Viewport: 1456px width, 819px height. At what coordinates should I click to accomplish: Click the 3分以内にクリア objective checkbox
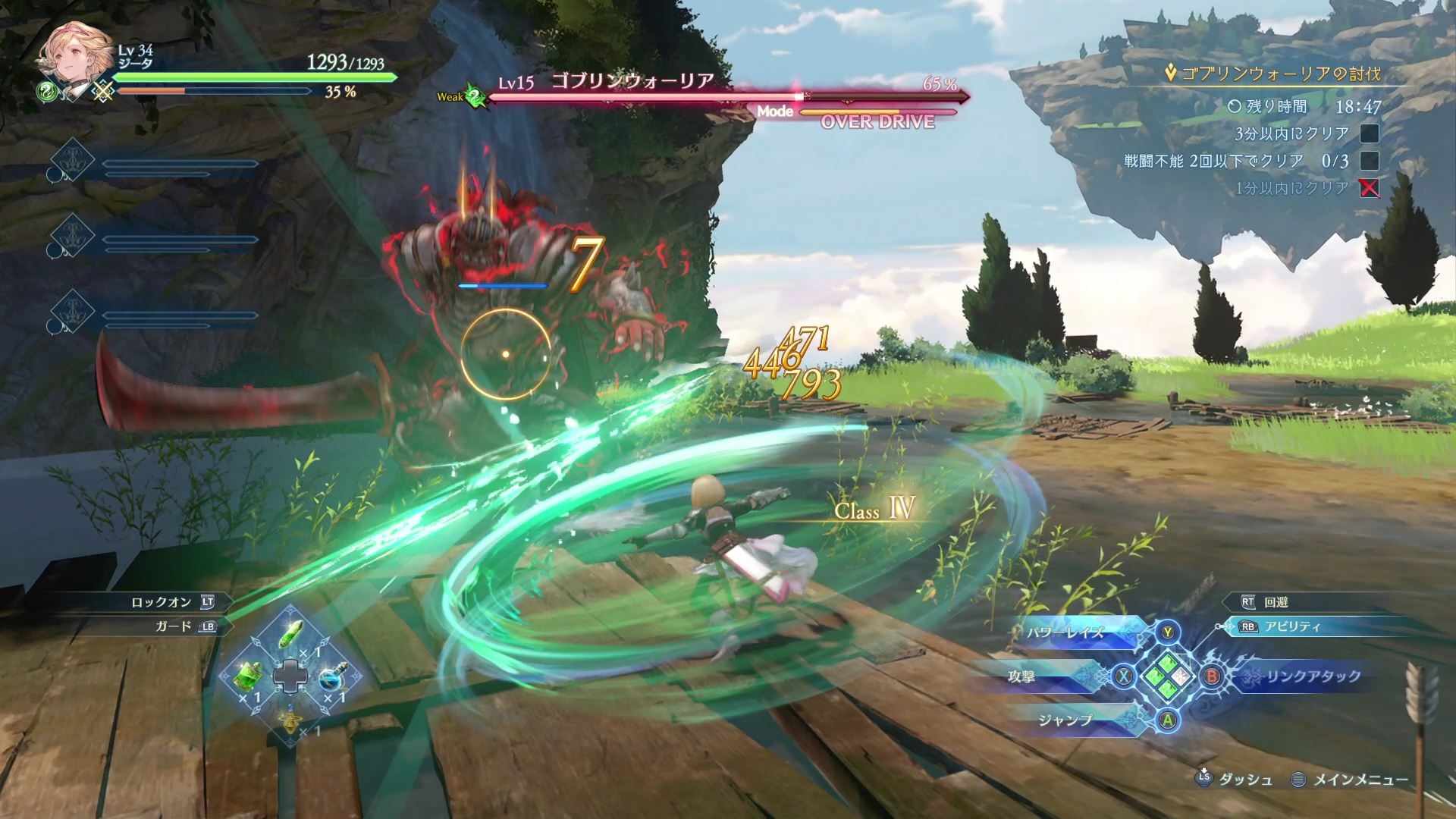1369,134
